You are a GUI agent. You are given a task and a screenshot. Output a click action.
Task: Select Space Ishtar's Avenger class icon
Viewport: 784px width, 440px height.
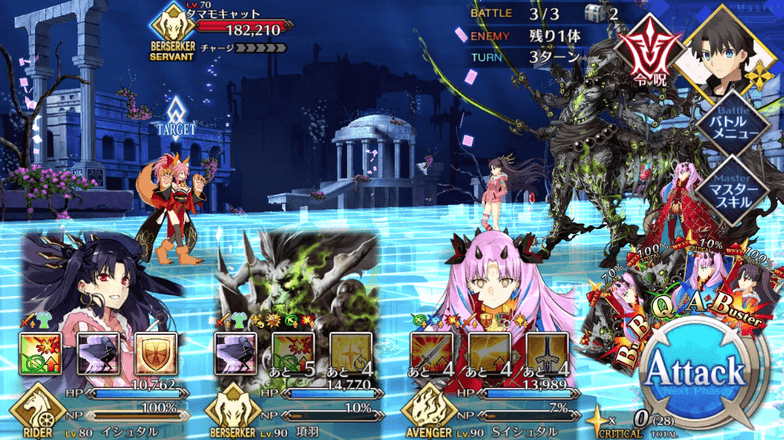[422, 413]
